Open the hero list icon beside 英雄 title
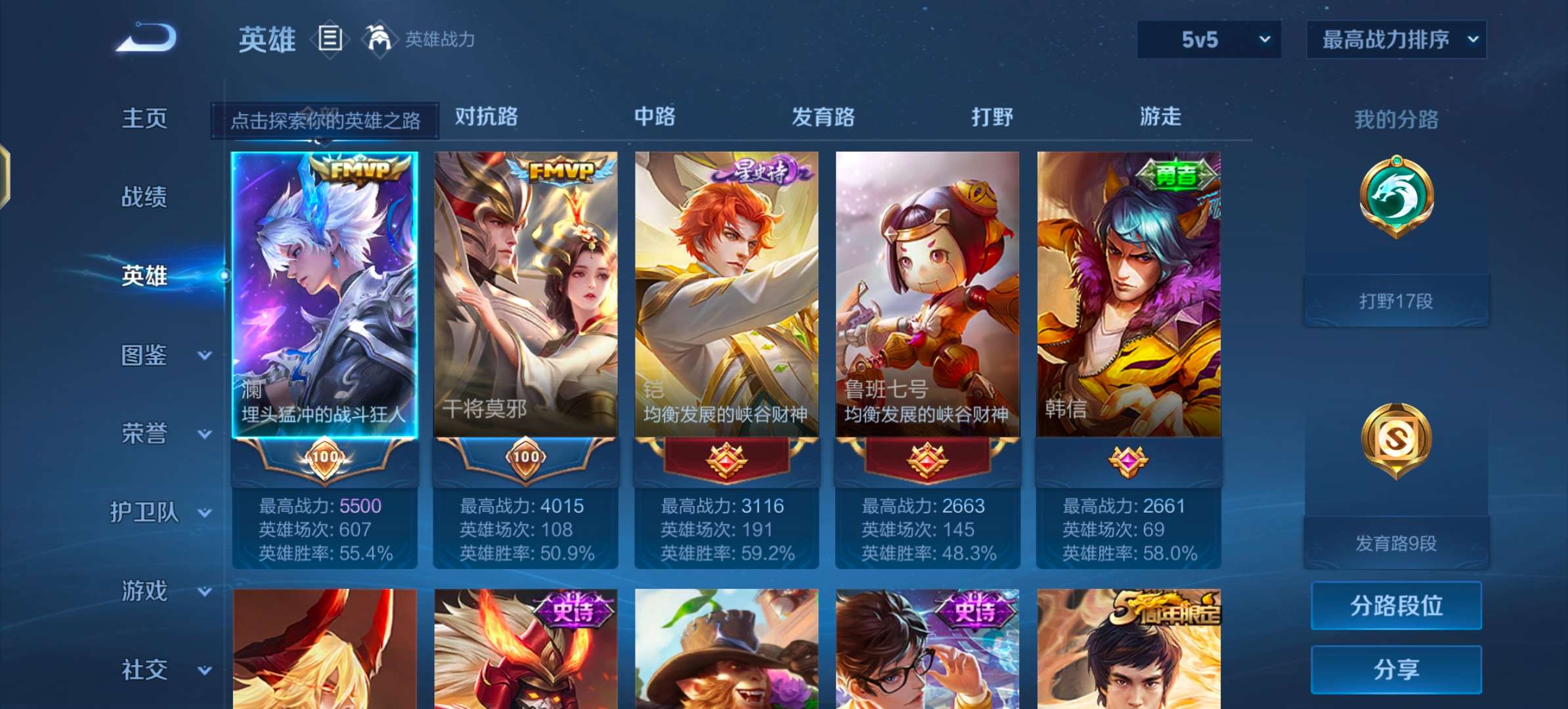 click(x=328, y=38)
